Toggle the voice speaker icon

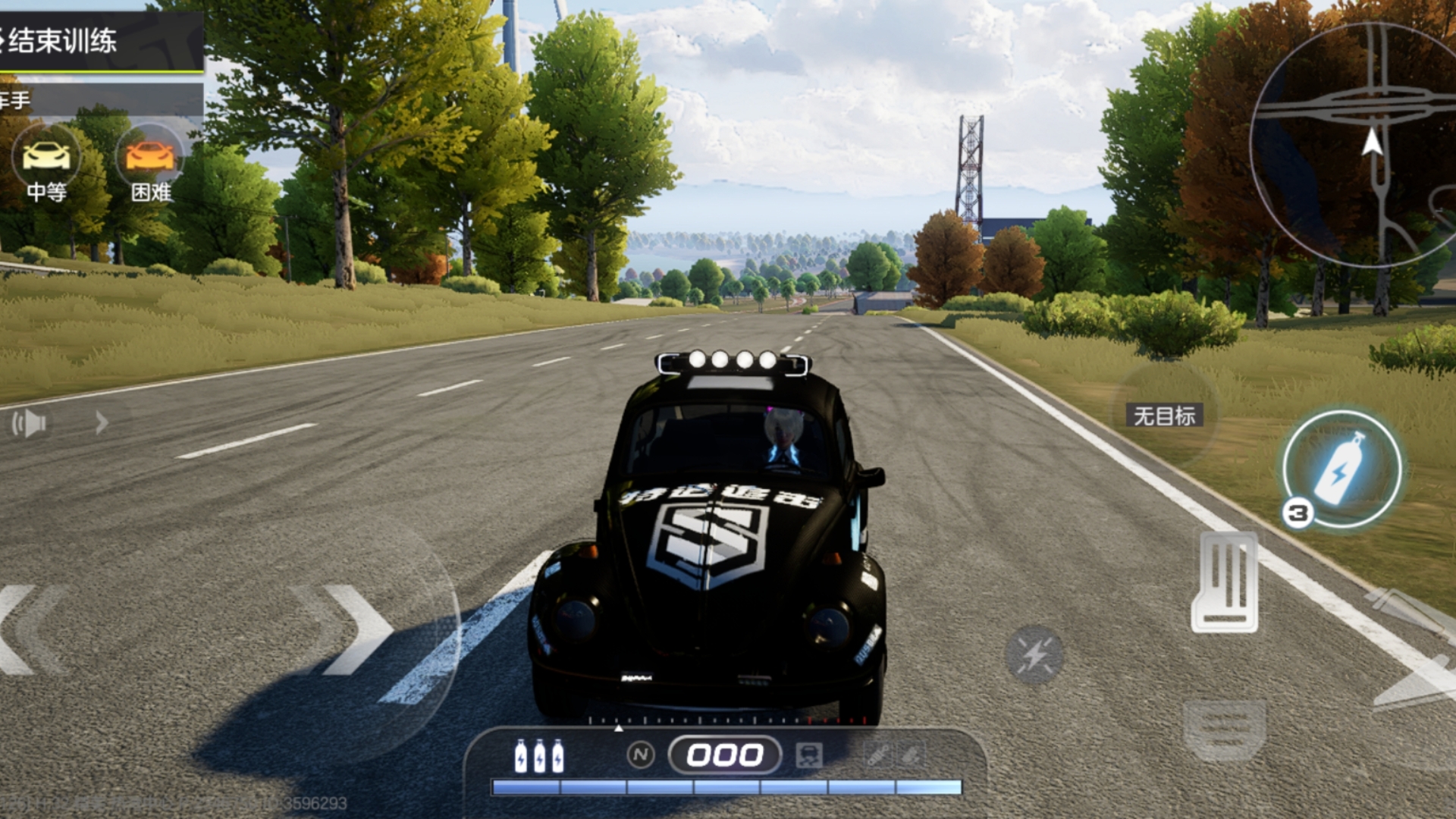(x=29, y=423)
